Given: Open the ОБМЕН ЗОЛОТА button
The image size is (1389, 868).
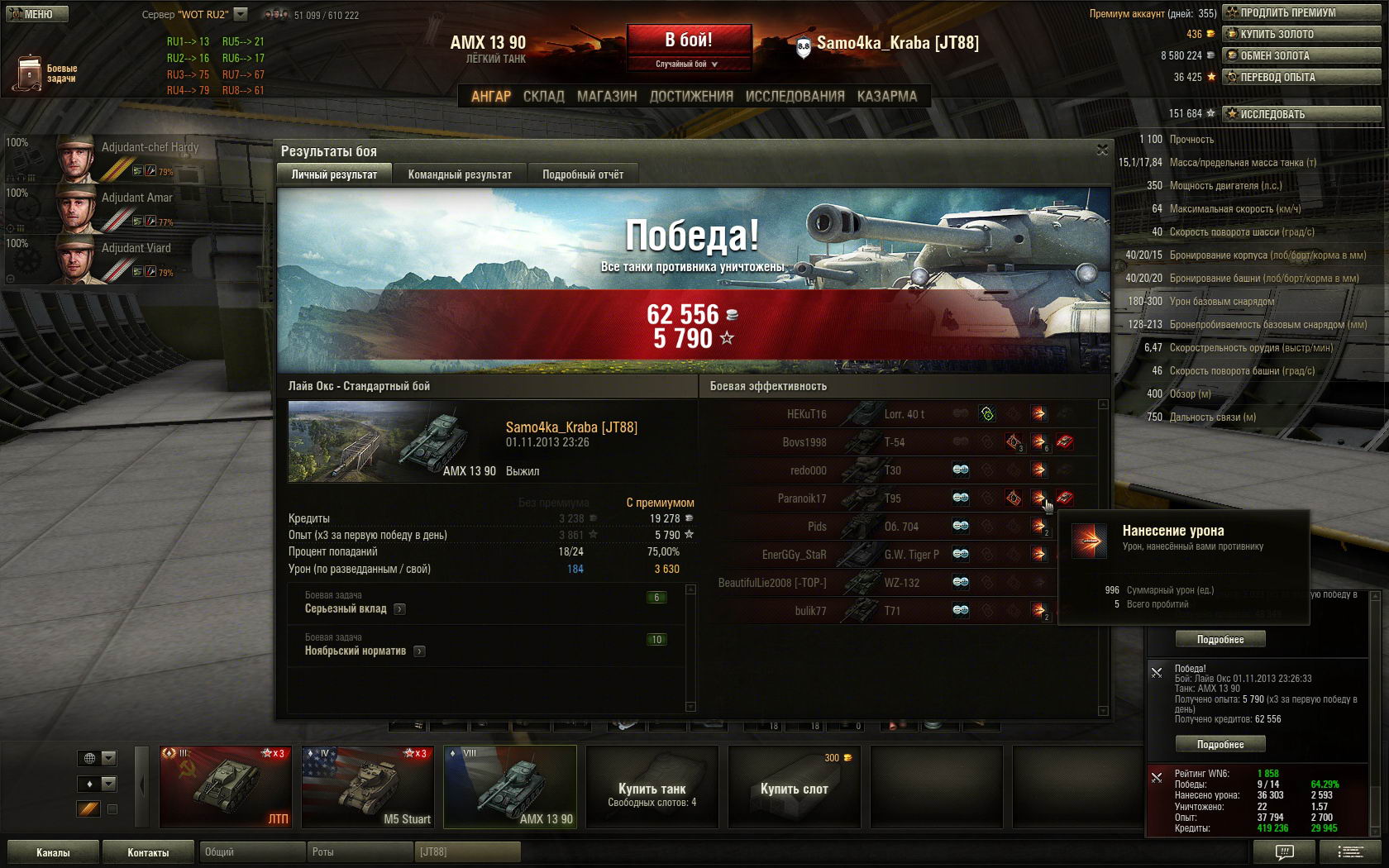Looking at the screenshot, I should point(1301,55).
